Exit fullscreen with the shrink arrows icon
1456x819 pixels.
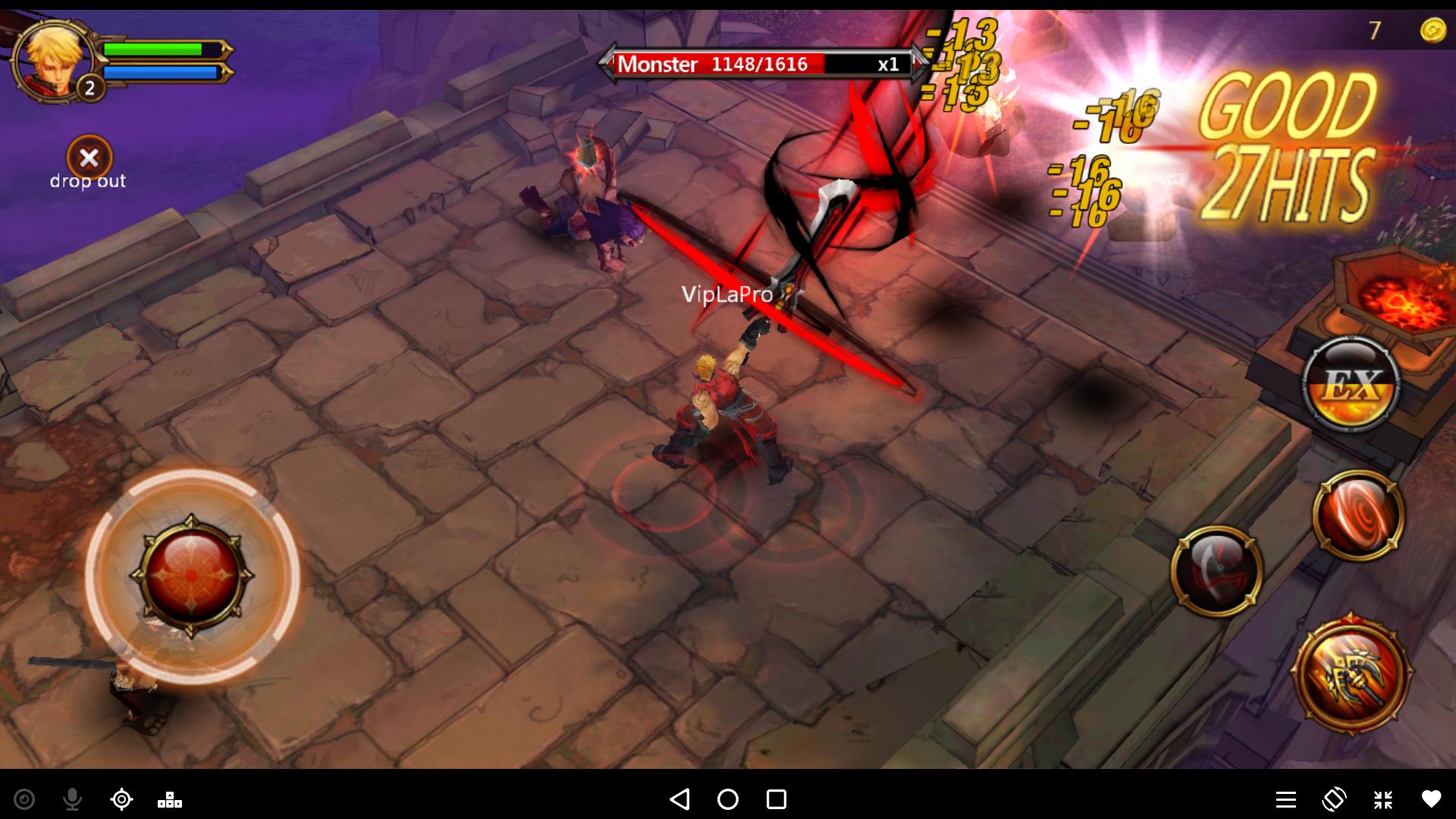(1382, 799)
